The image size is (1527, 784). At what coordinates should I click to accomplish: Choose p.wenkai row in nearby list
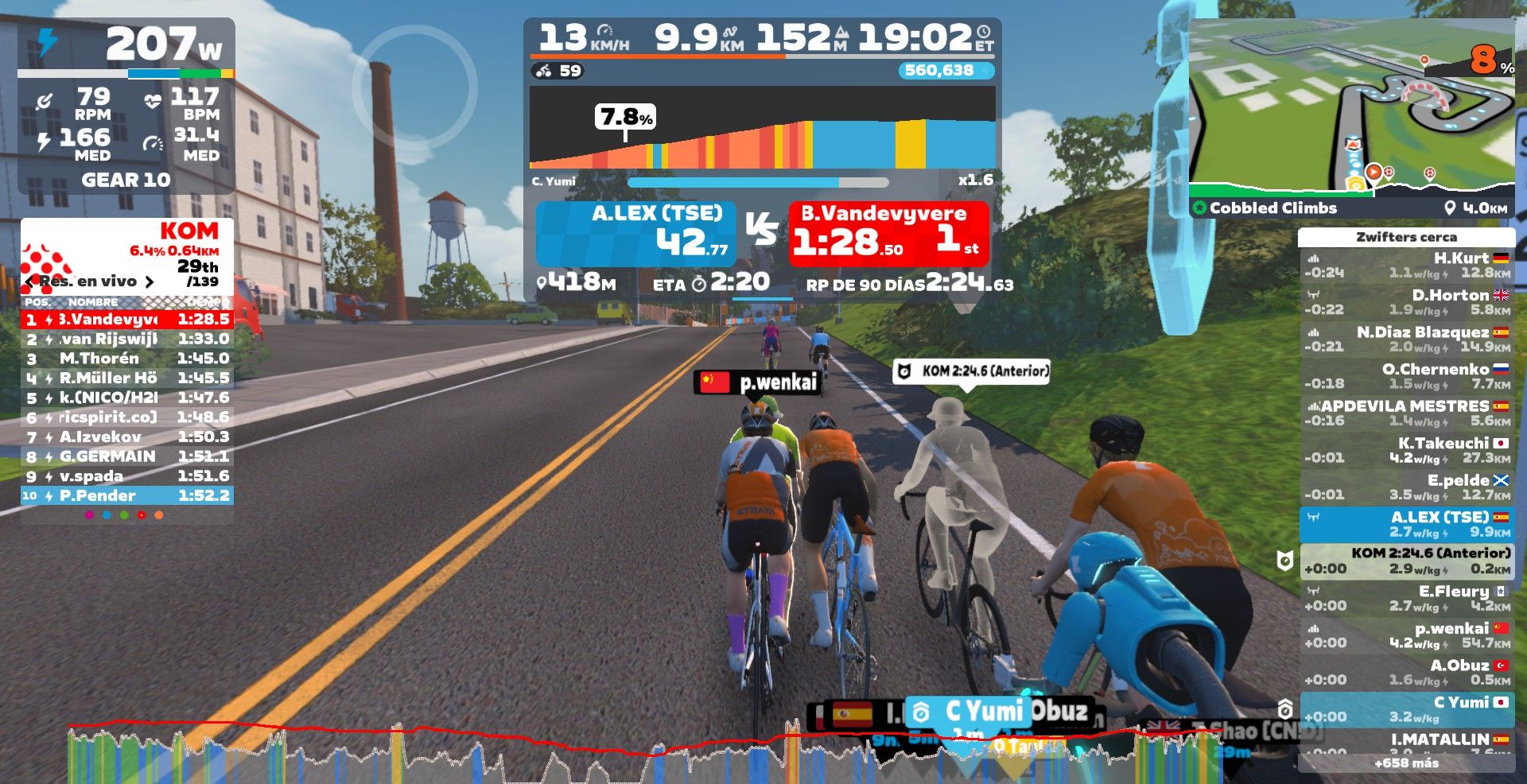click(1406, 635)
